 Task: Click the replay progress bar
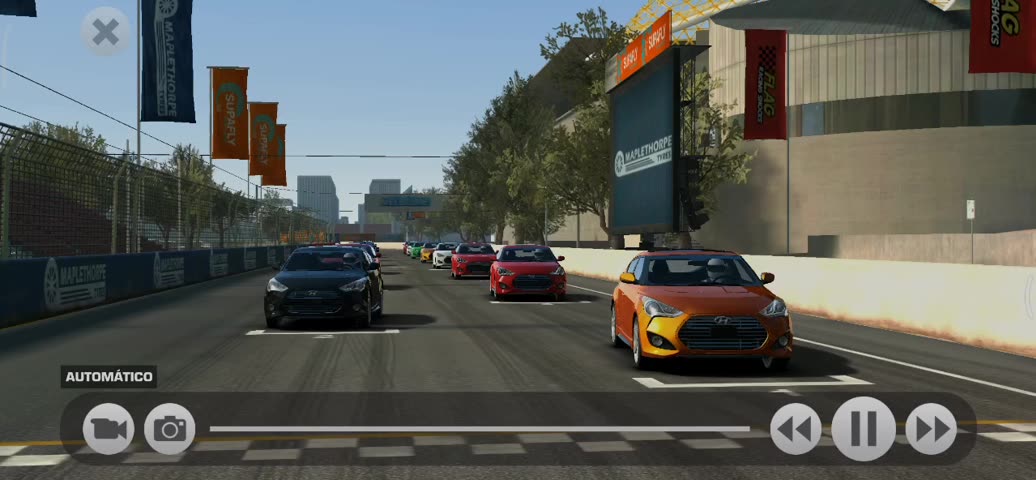[480, 429]
